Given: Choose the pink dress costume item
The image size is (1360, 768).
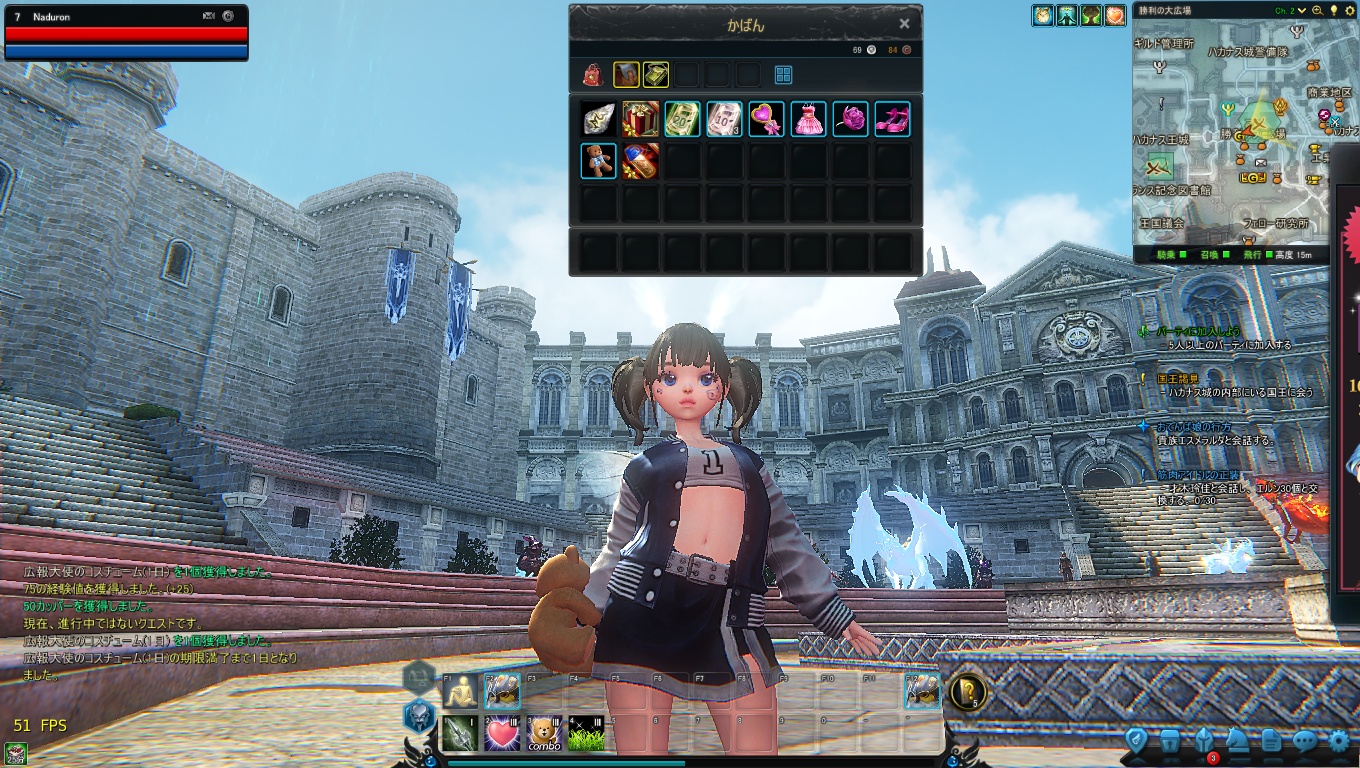Looking at the screenshot, I should pos(808,119).
